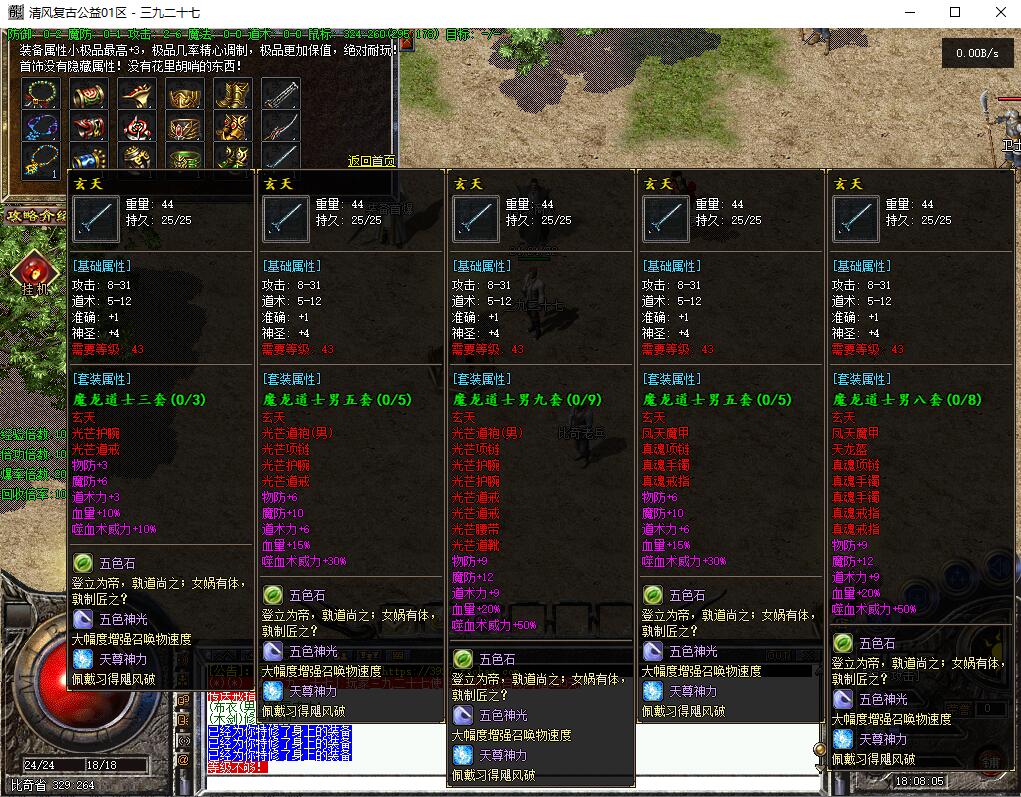Image resolution: width=1021 pixels, height=797 pixels.
Task: Select the green bead necklace item
Action: (x=40, y=94)
